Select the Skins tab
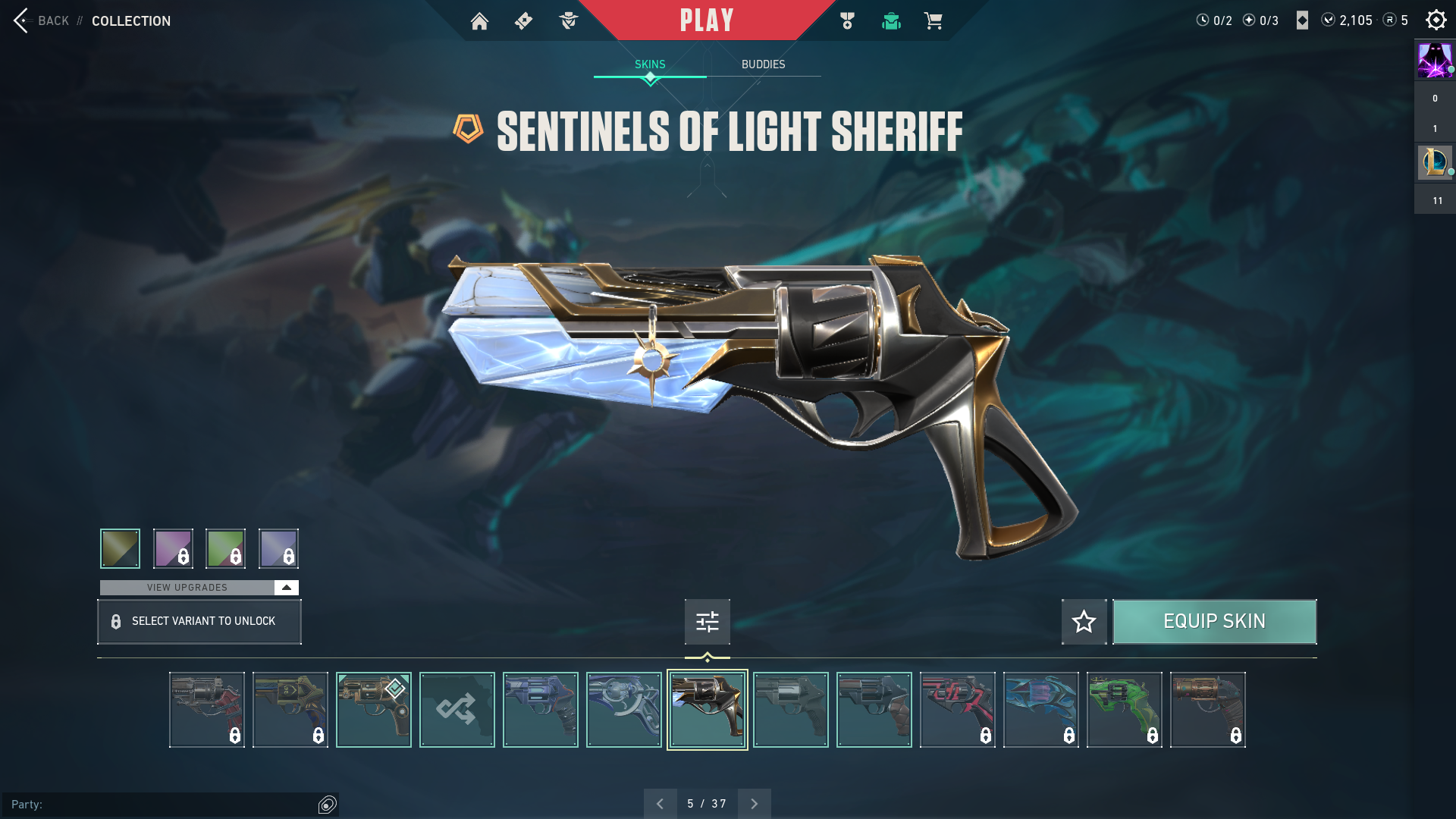 click(650, 64)
